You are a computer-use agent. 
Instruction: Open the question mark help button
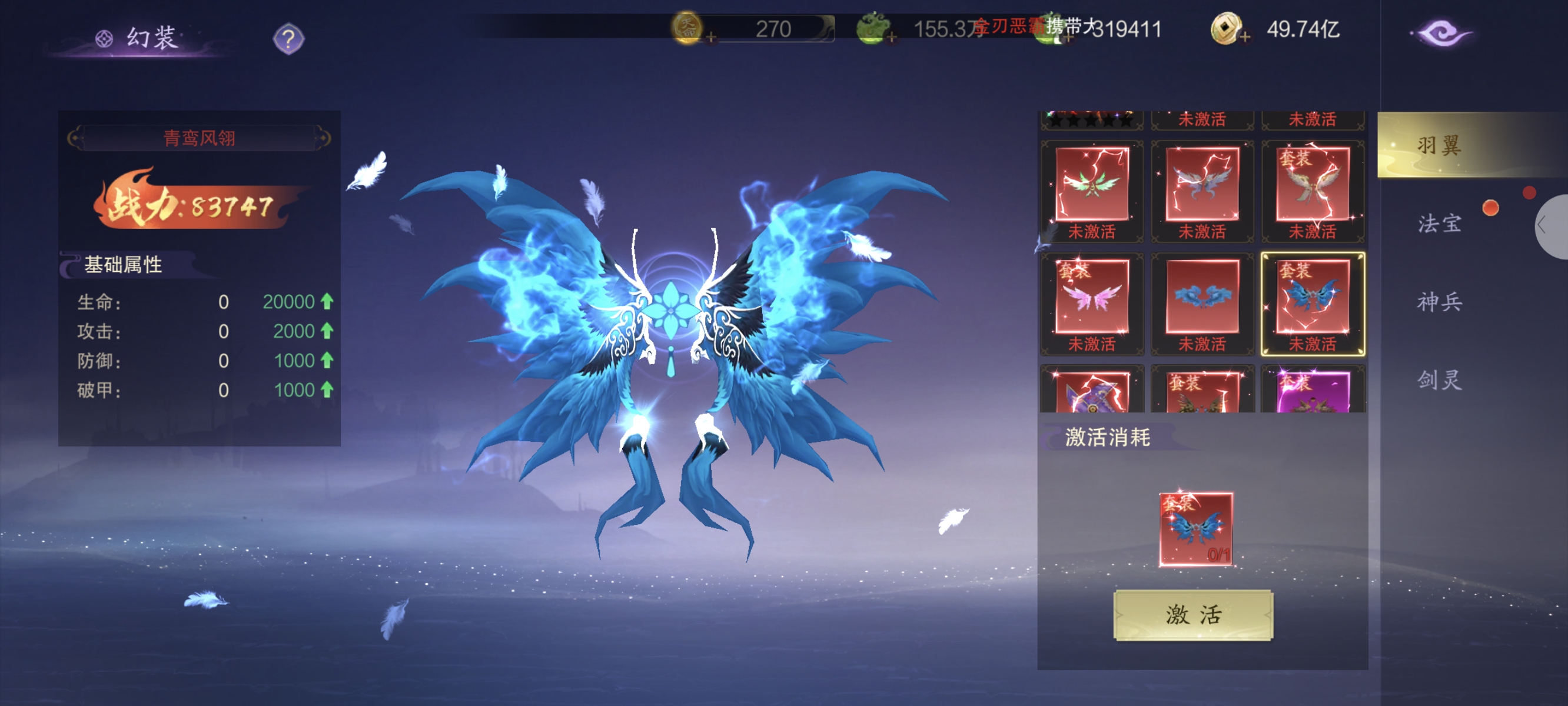pyautogui.click(x=288, y=39)
